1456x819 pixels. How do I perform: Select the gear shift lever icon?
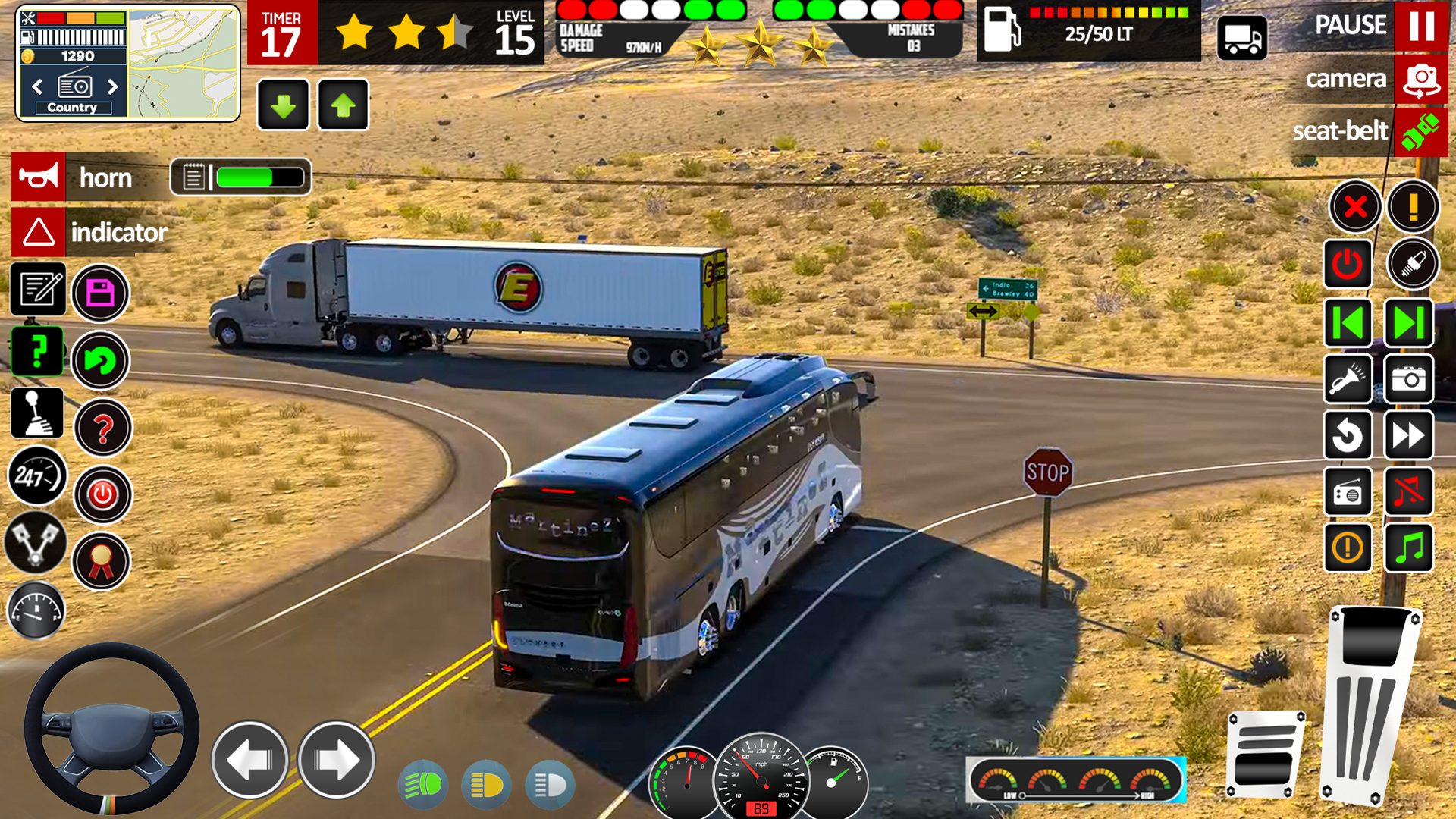pyautogui.click(x=37, y=413)
